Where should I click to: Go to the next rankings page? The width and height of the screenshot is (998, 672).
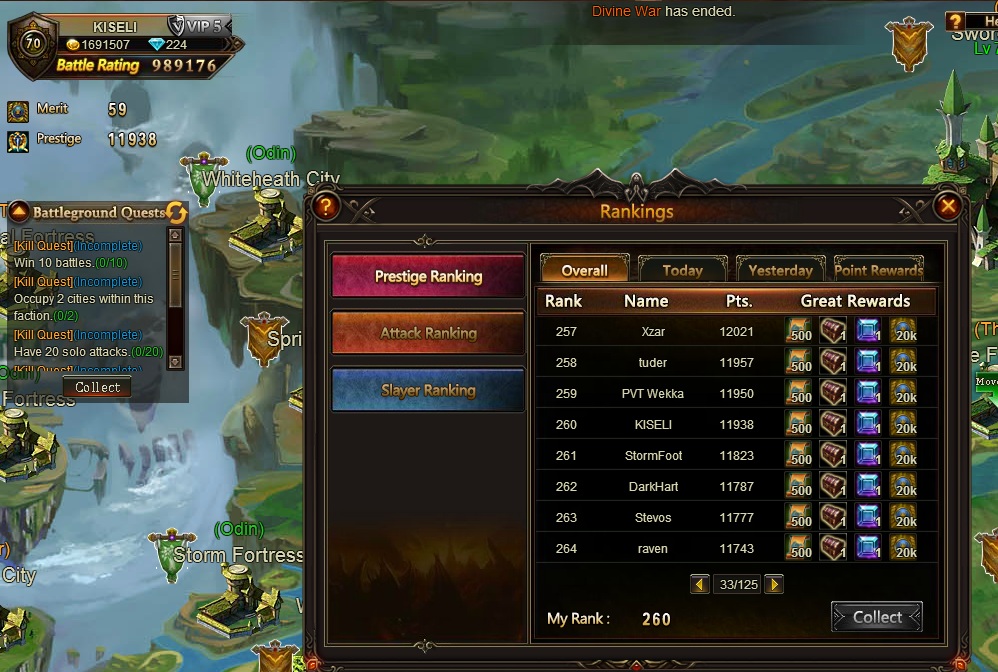point(774,584)
